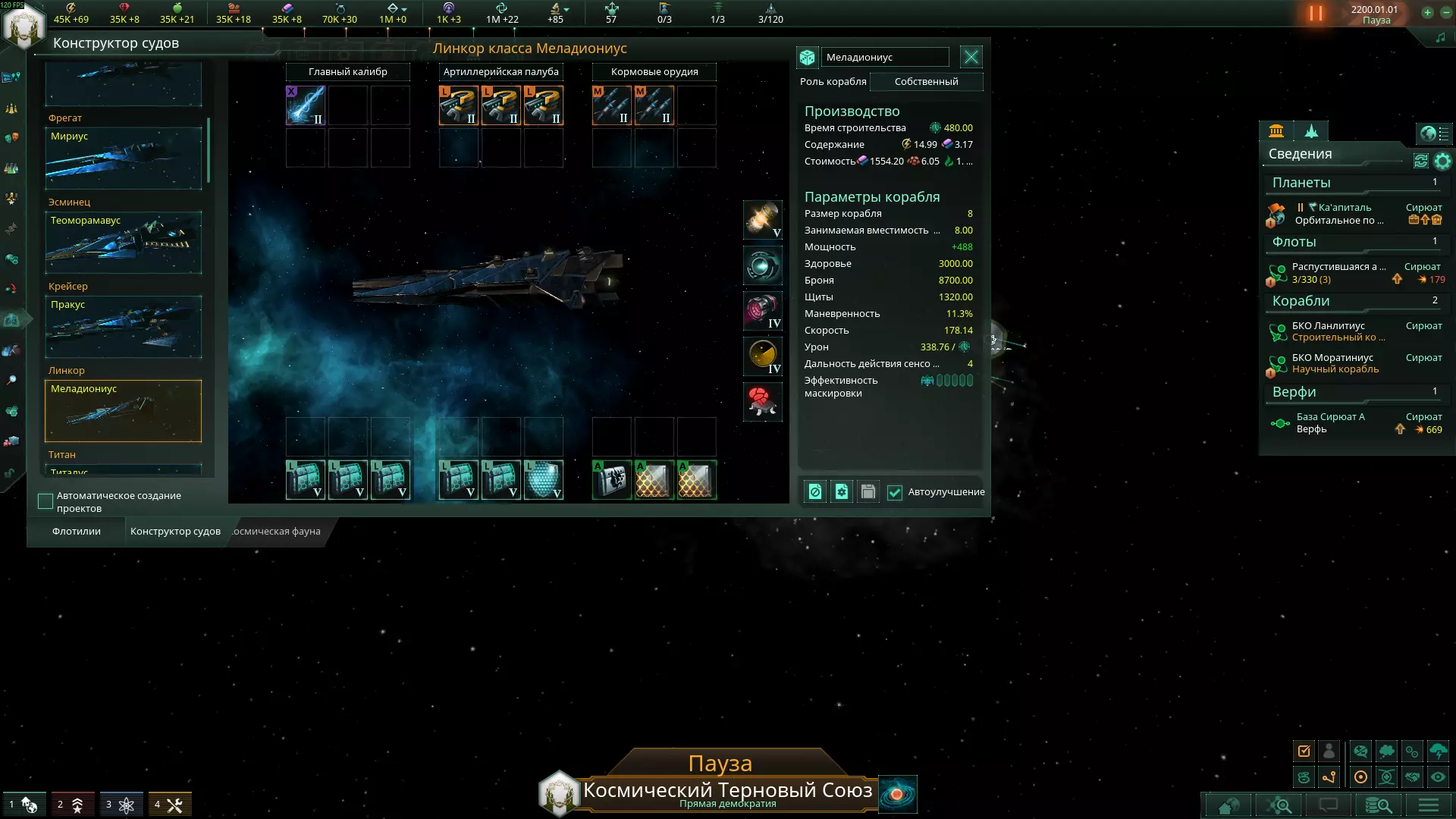Open the Артиллерийская палуба section selector
This screenshot has height=819, width=1456.
click(500, 71)
